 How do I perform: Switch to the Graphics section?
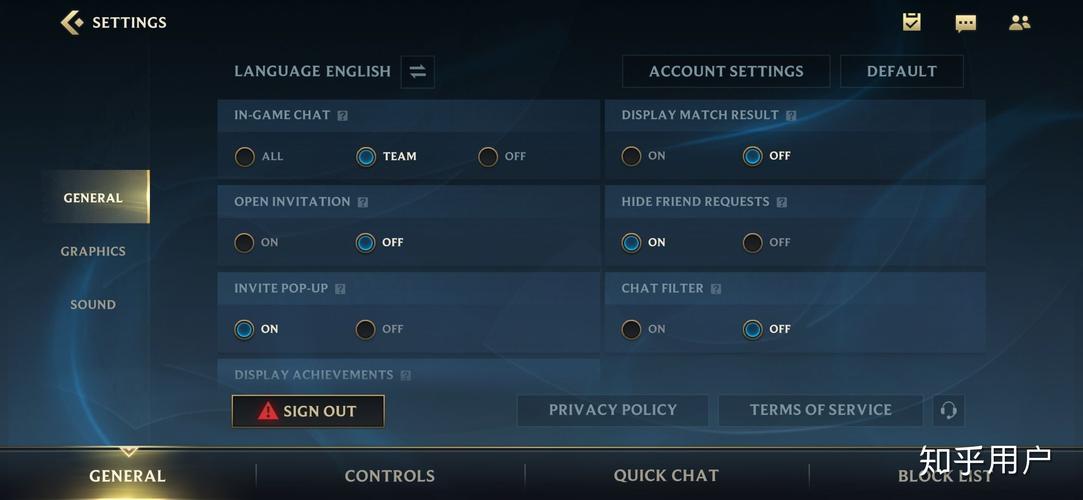[93, 251]
